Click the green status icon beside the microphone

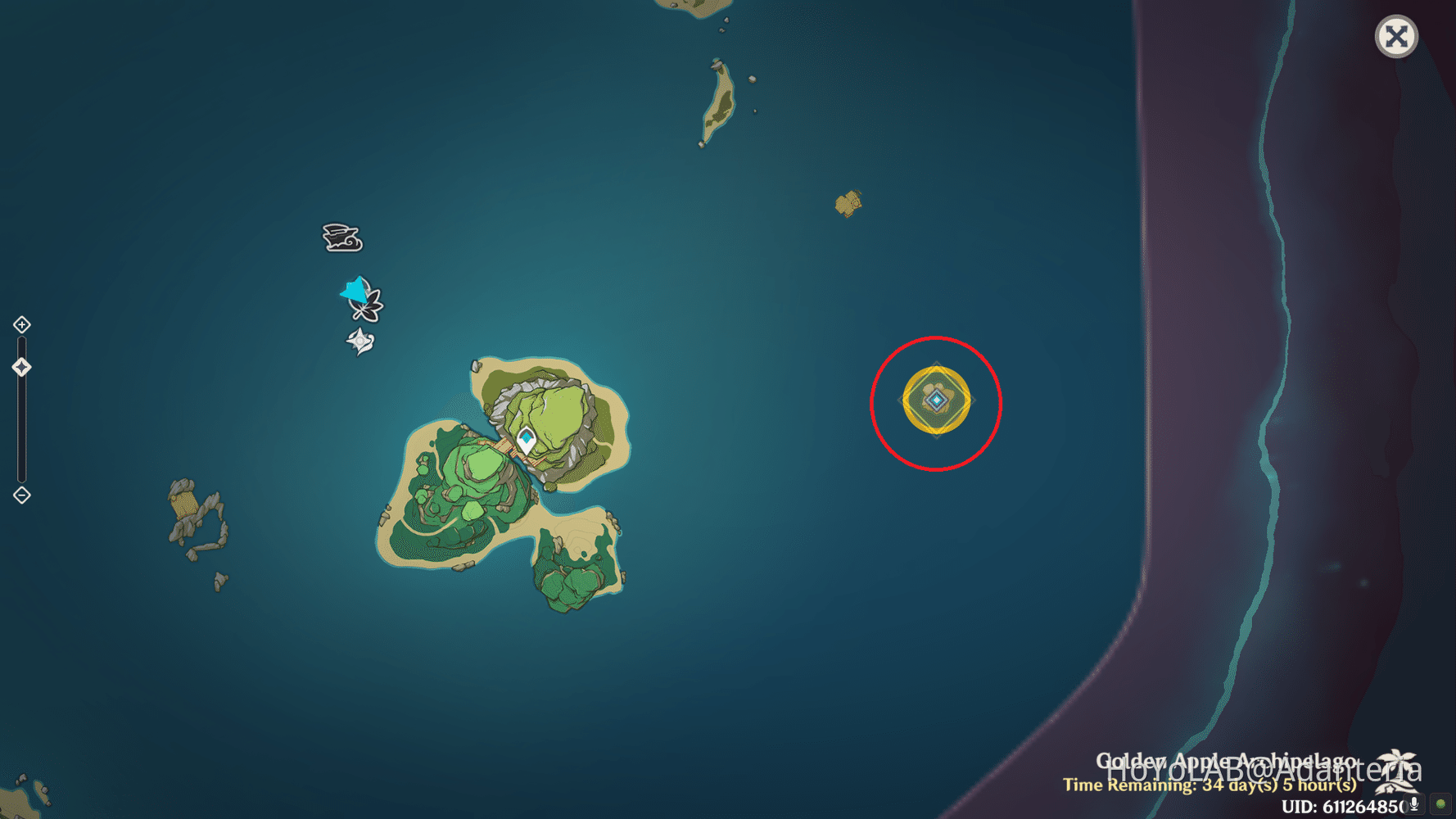pos(1440,803)
